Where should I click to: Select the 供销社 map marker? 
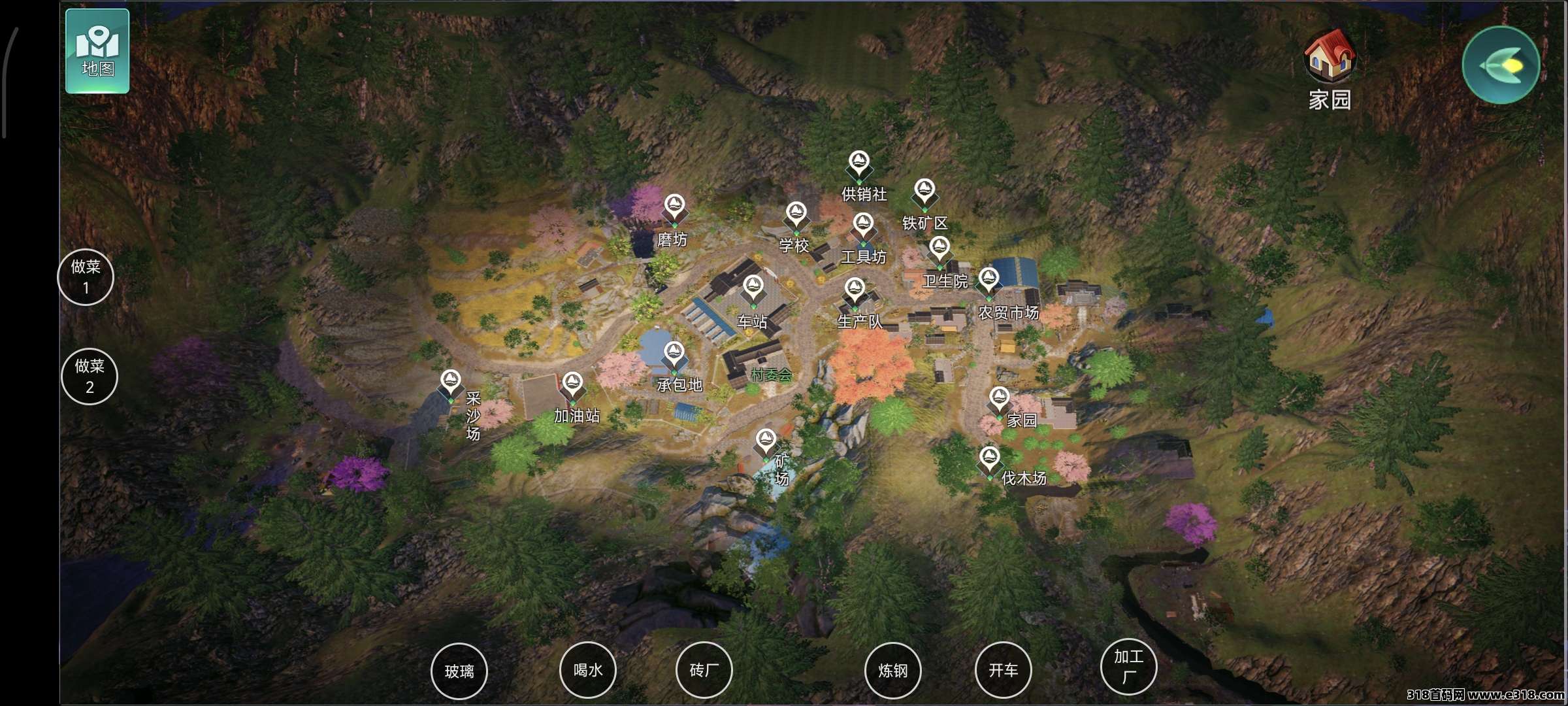click(858, 163)
